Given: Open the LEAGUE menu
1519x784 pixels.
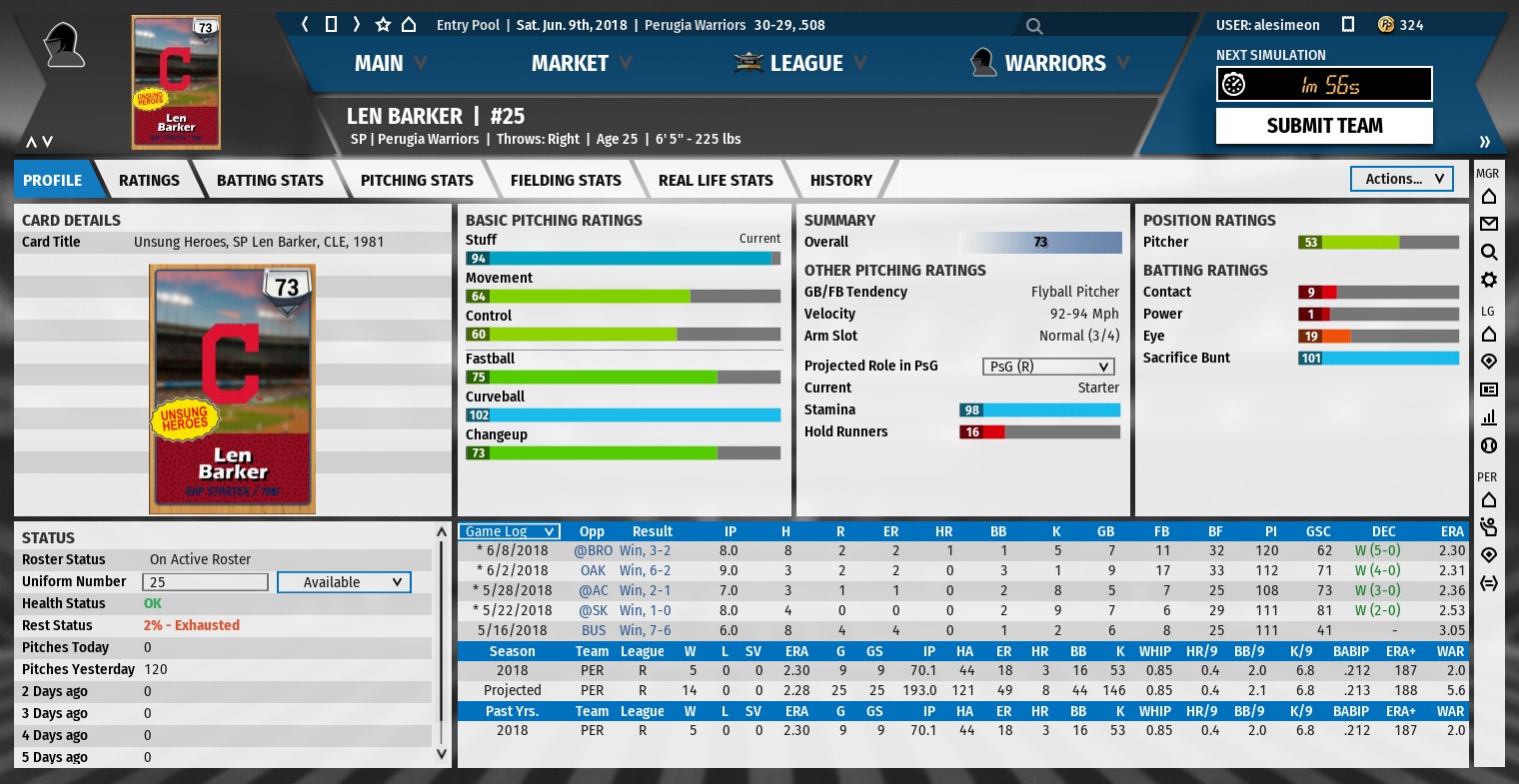Looking at the screenshot, I should (x=804, y=64).
